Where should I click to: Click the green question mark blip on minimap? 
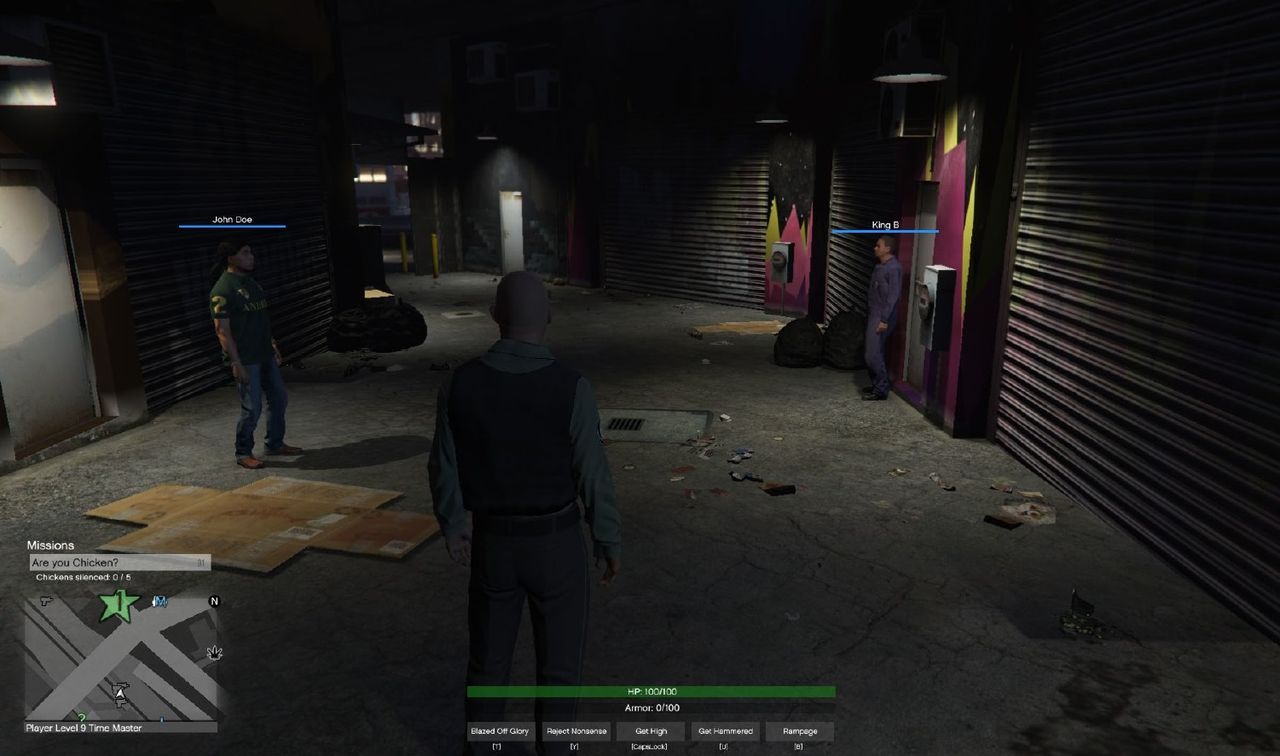82,717
